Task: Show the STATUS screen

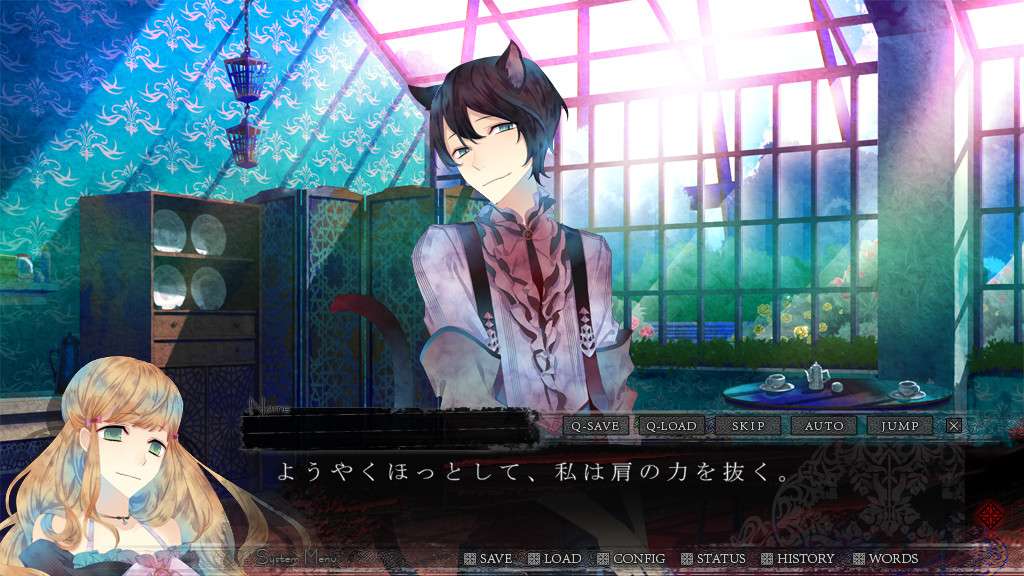Action: pyautogui.click(x=713, y=558)
